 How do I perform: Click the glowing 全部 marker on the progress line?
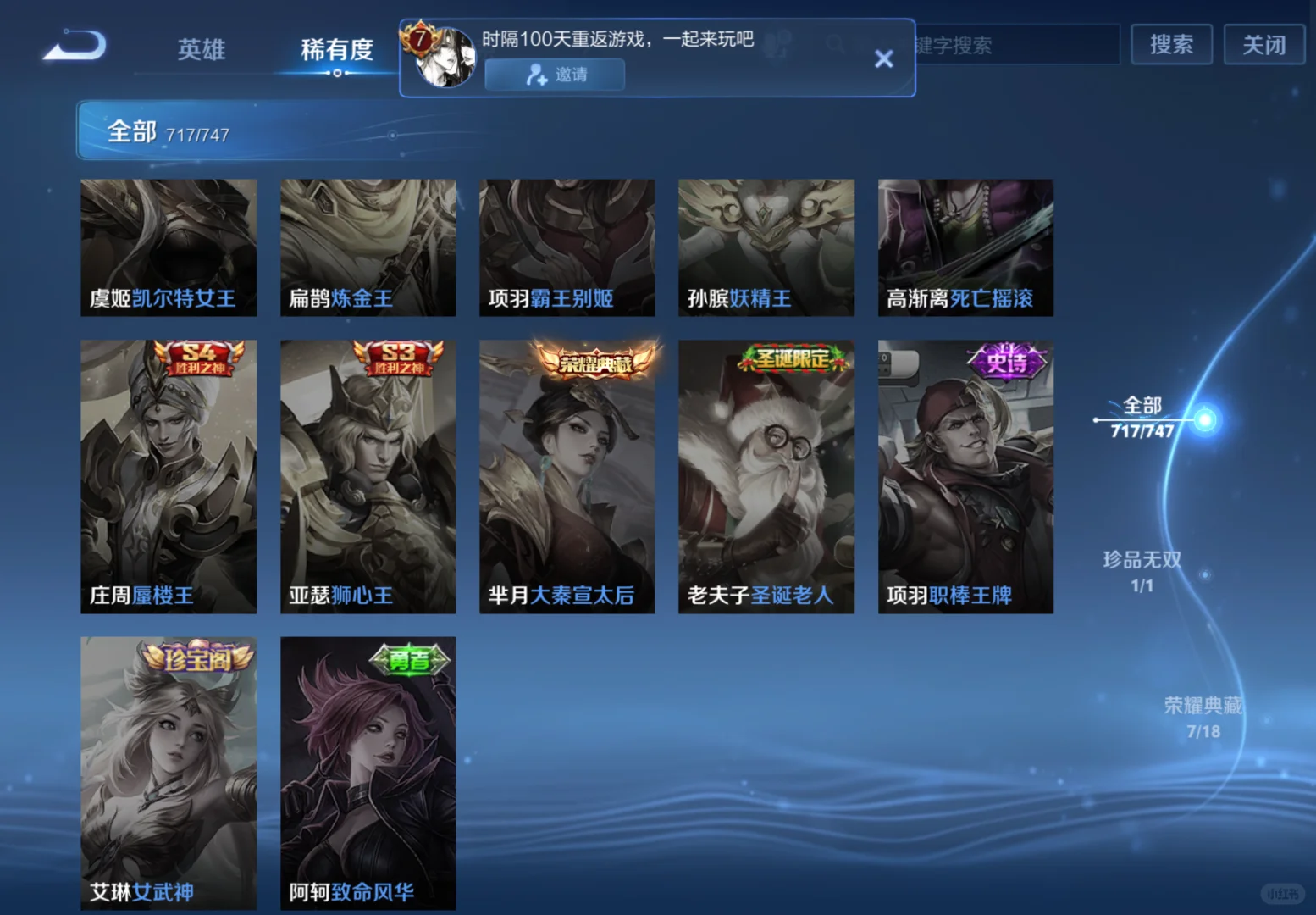click(x=1206, y=421)
